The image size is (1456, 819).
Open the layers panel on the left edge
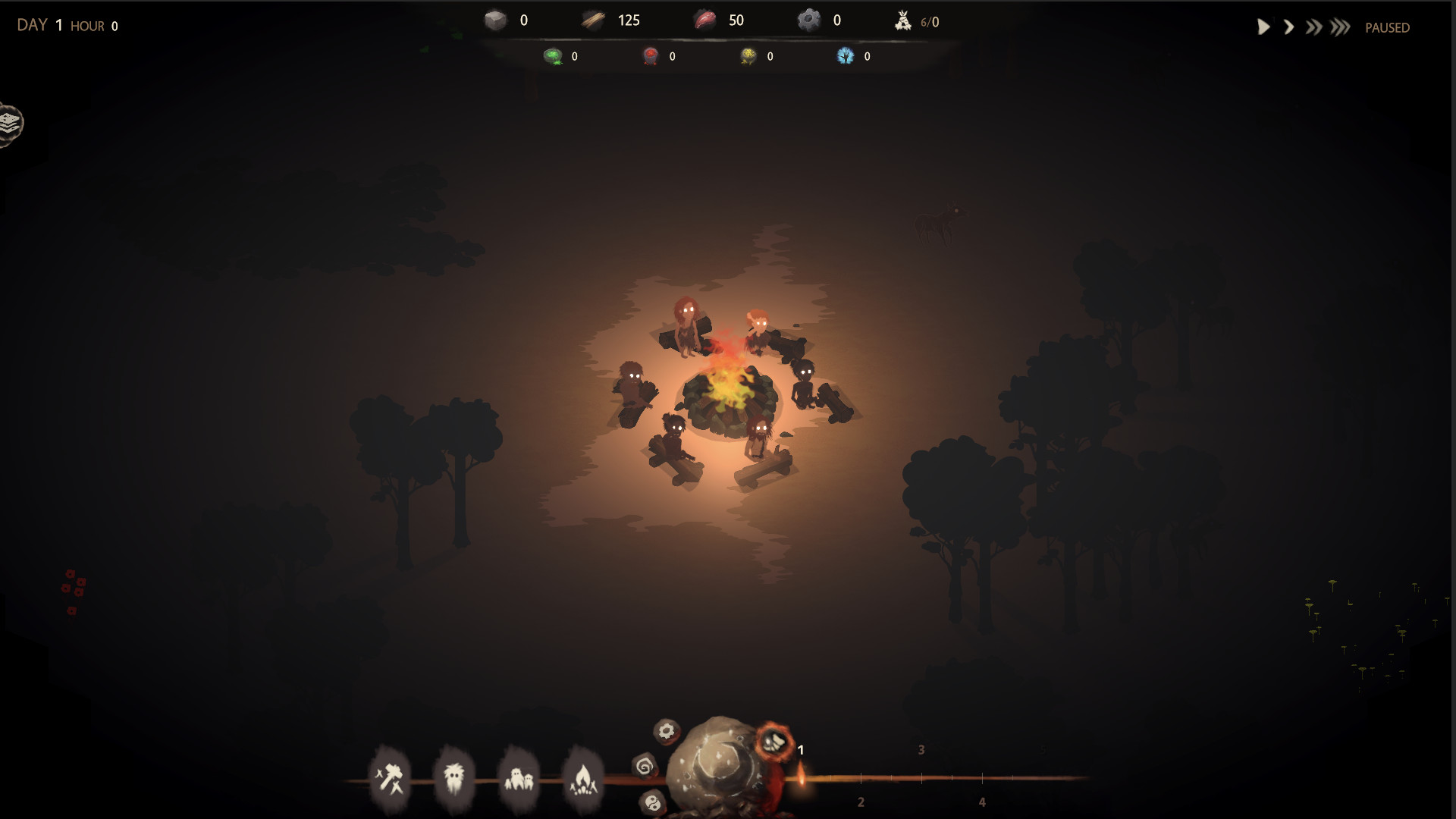click(x=9, y=124)
